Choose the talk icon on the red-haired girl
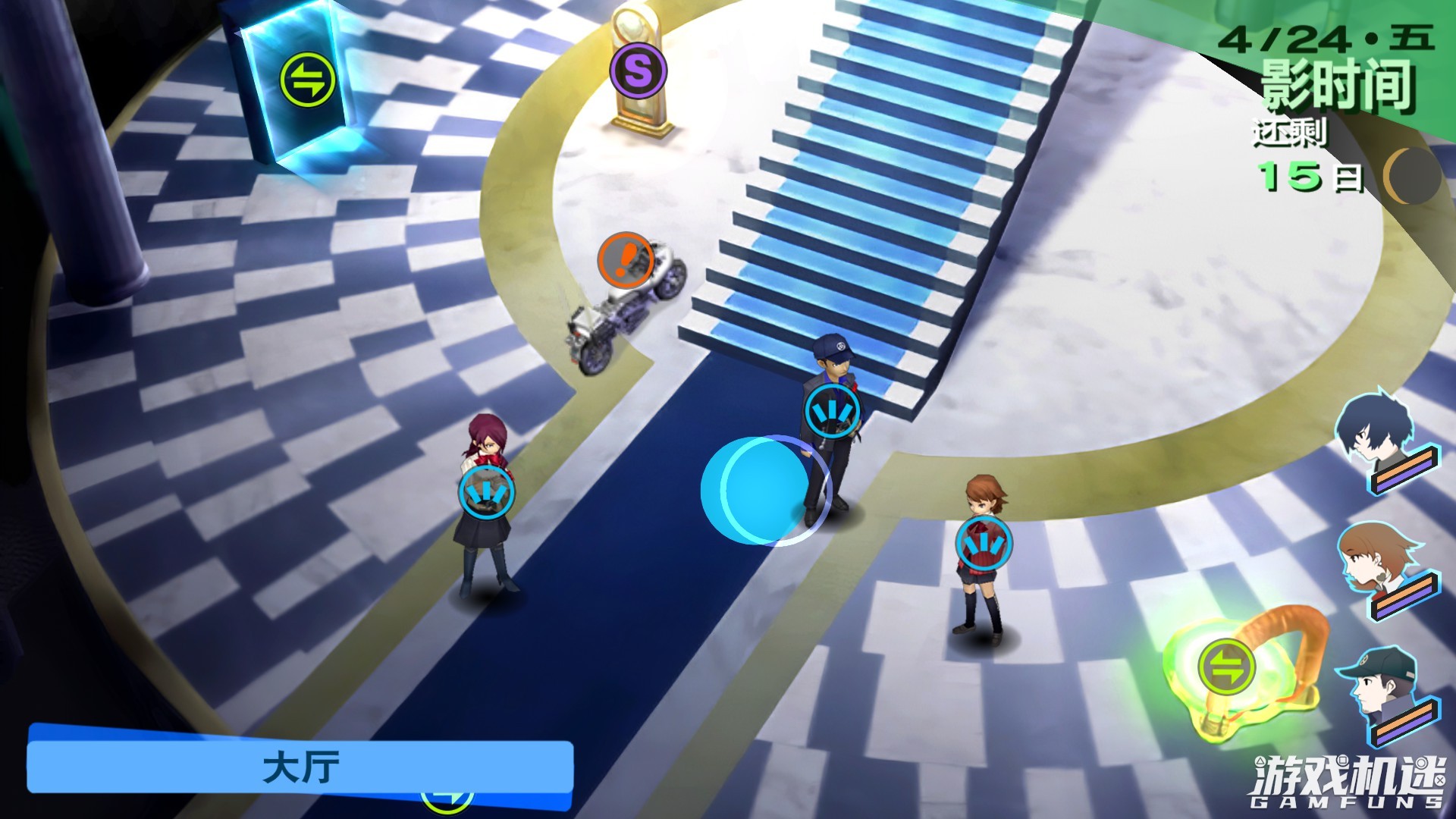 point(486,492)
